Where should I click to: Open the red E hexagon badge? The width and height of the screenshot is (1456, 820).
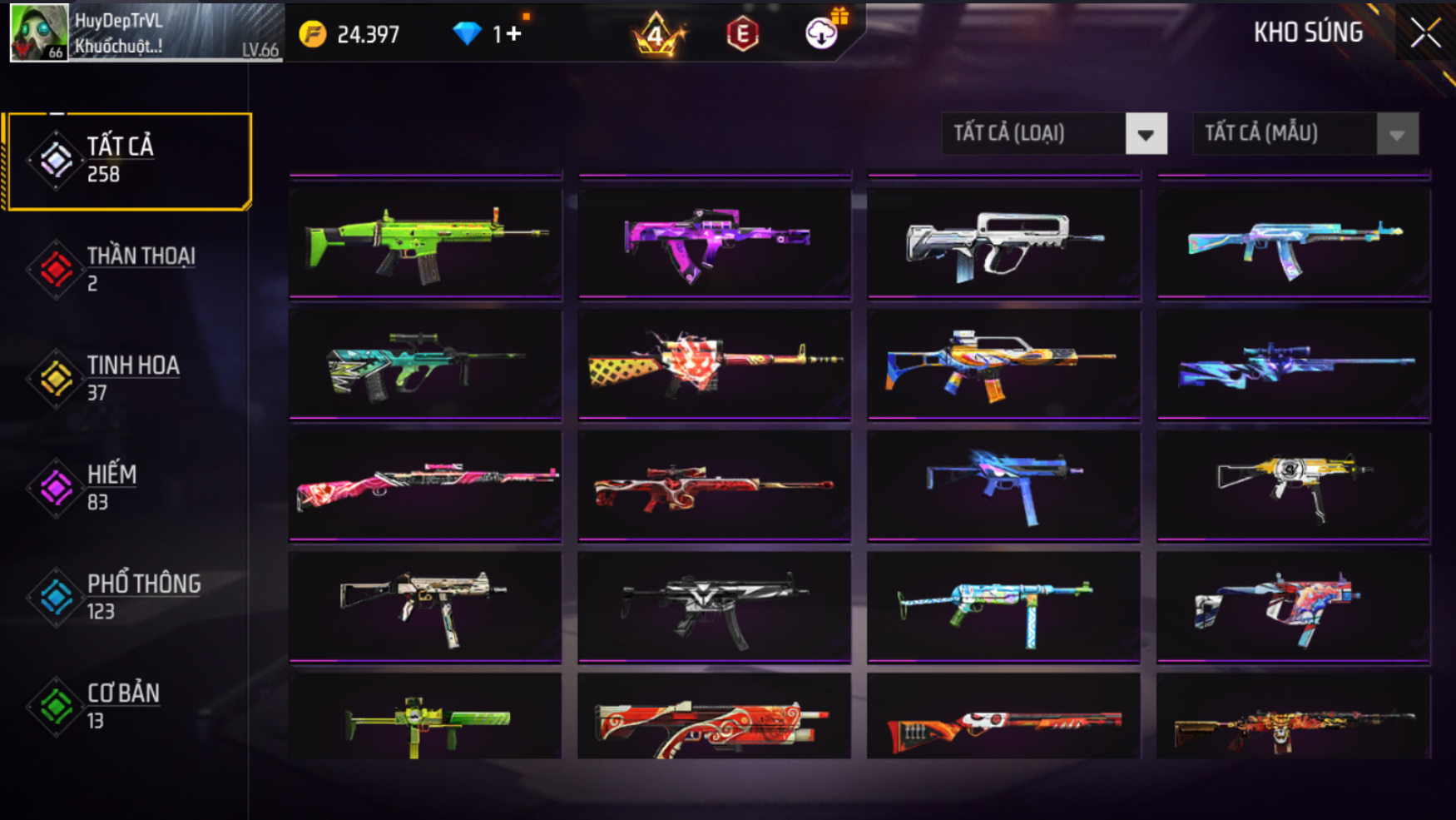(742, 34)
